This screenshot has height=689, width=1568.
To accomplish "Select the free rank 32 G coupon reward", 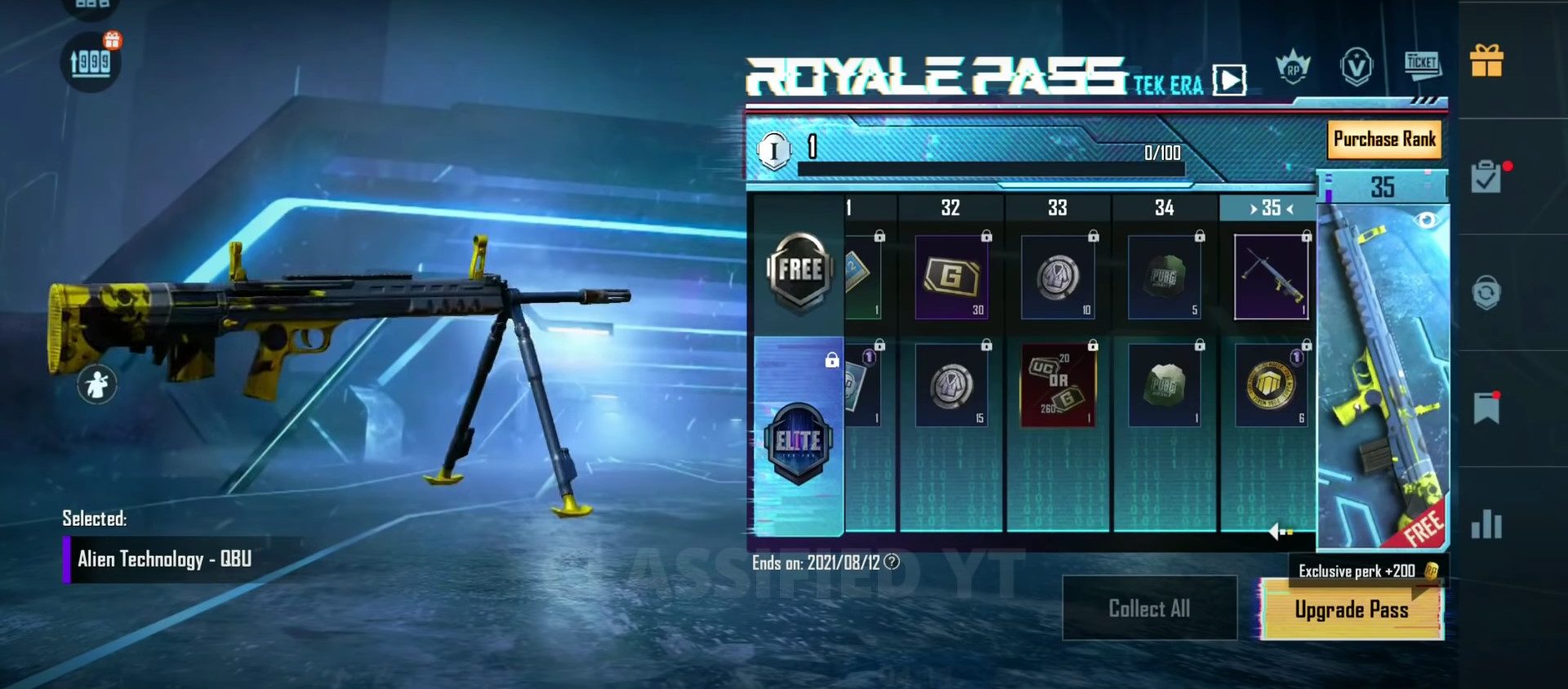I will click(x=951, y=277).
